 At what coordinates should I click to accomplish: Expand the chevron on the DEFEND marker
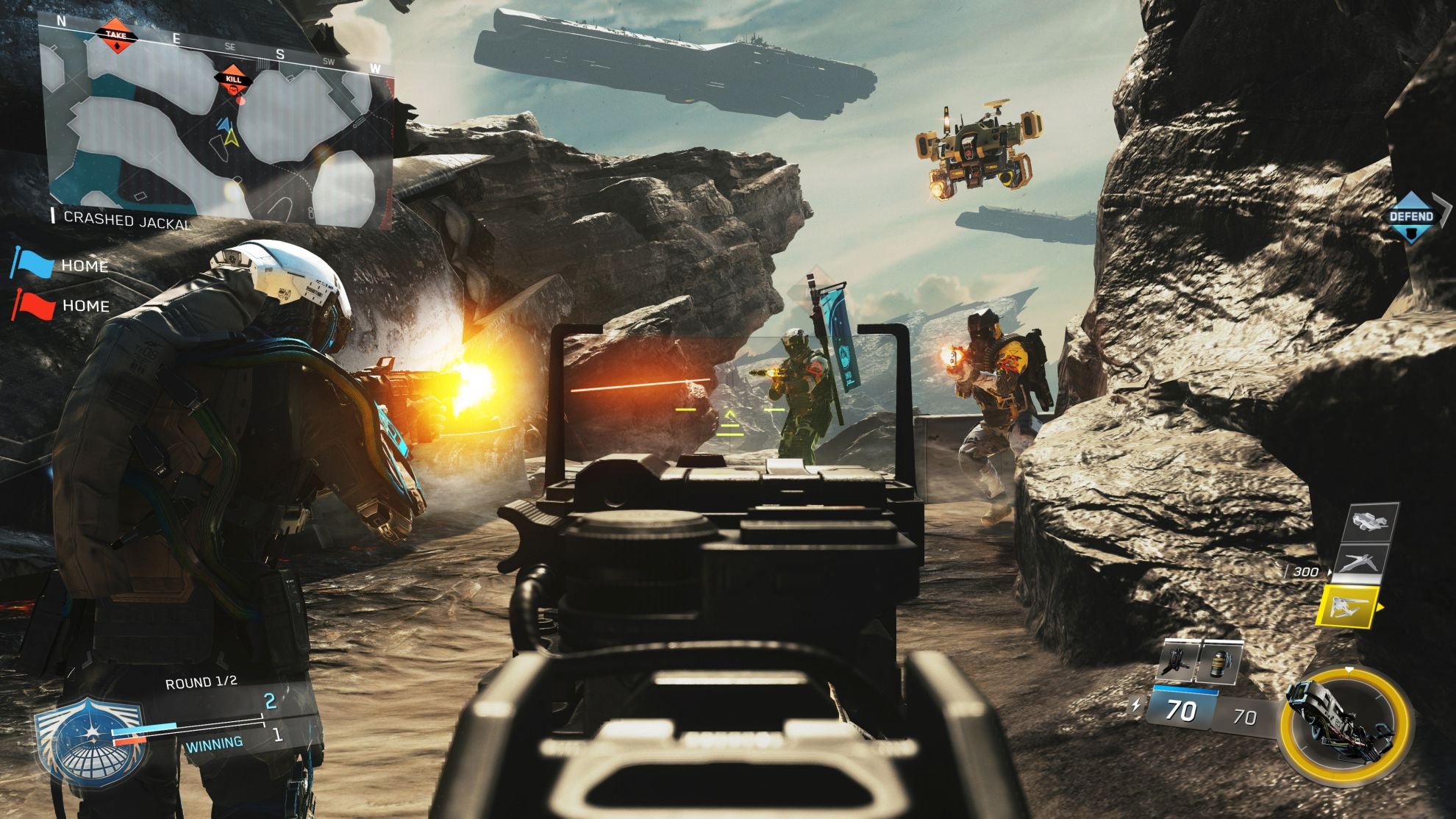point(1443,212)
